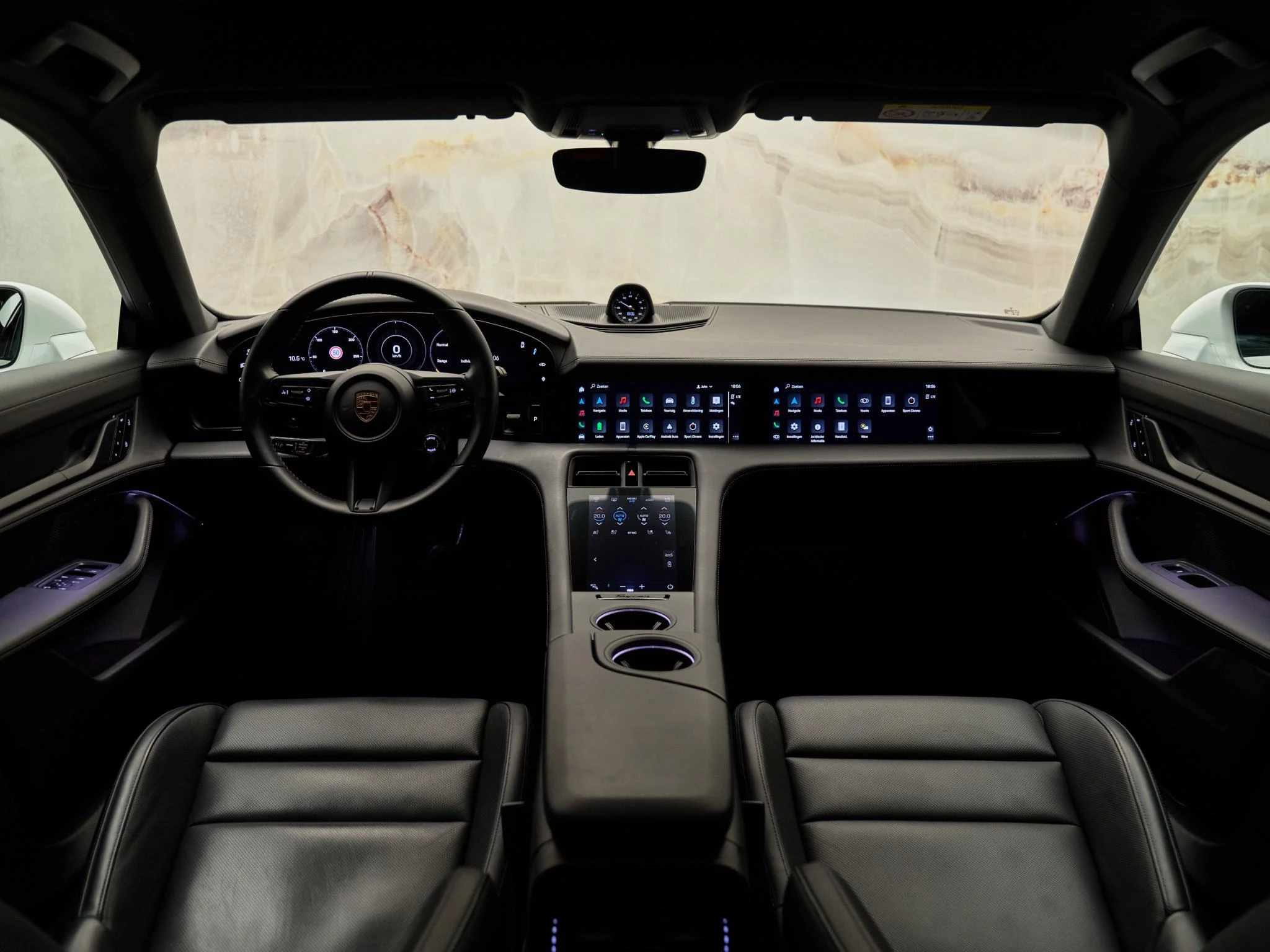Tap the up chevron above 20.0 degrees

point(599,508)
